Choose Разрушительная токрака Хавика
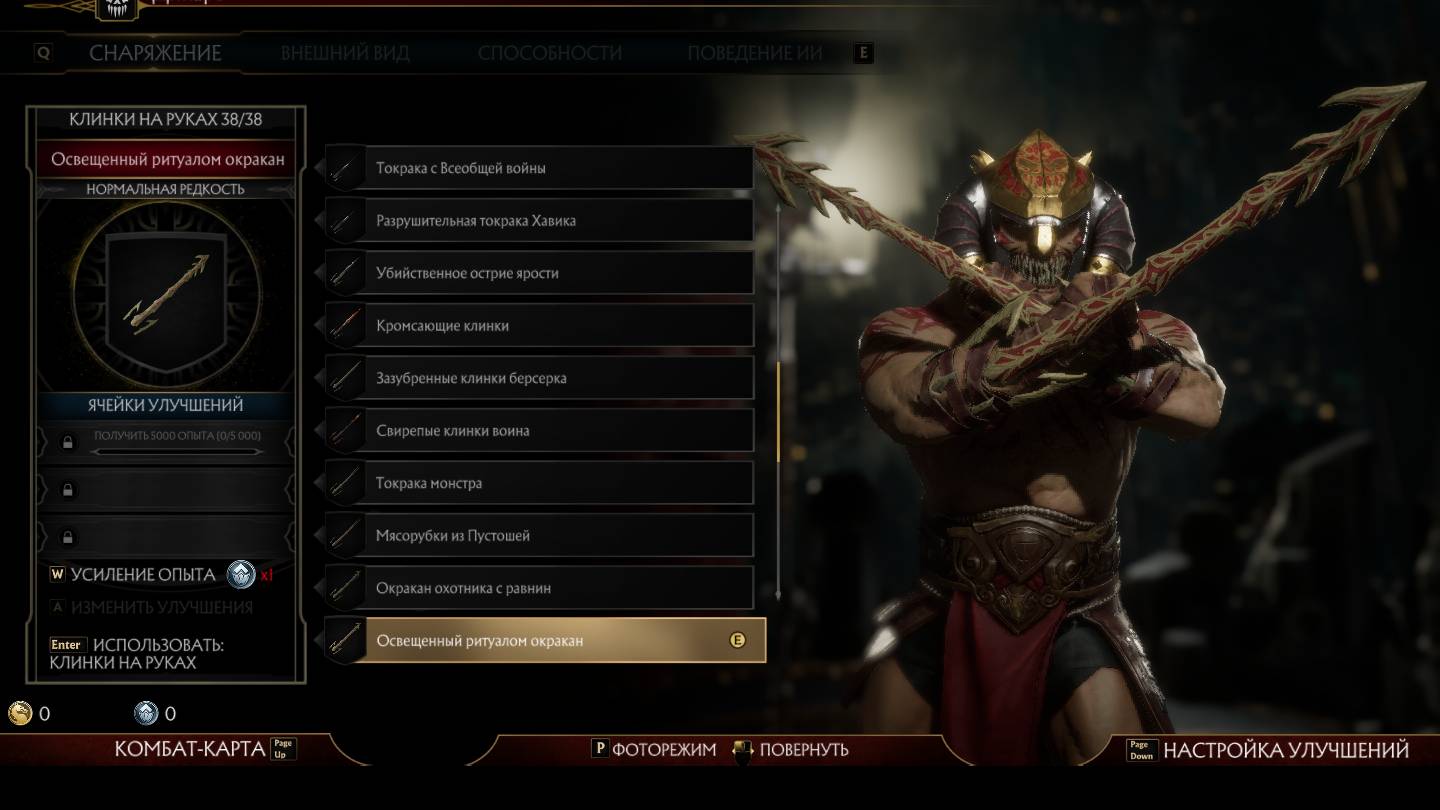 (540, 221)
